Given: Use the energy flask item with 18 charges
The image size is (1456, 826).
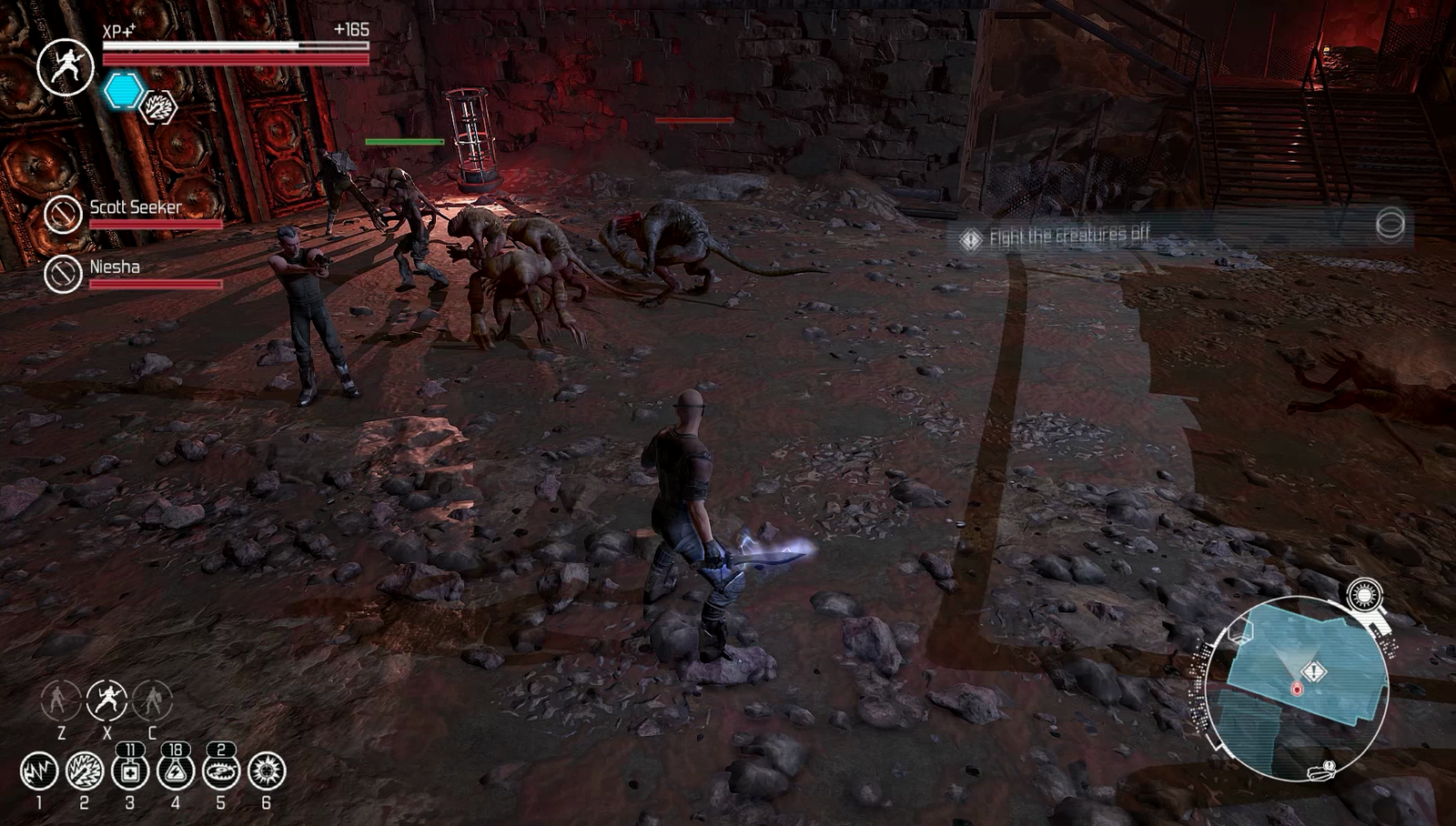Looking at the screenshot, I should 176,771.
